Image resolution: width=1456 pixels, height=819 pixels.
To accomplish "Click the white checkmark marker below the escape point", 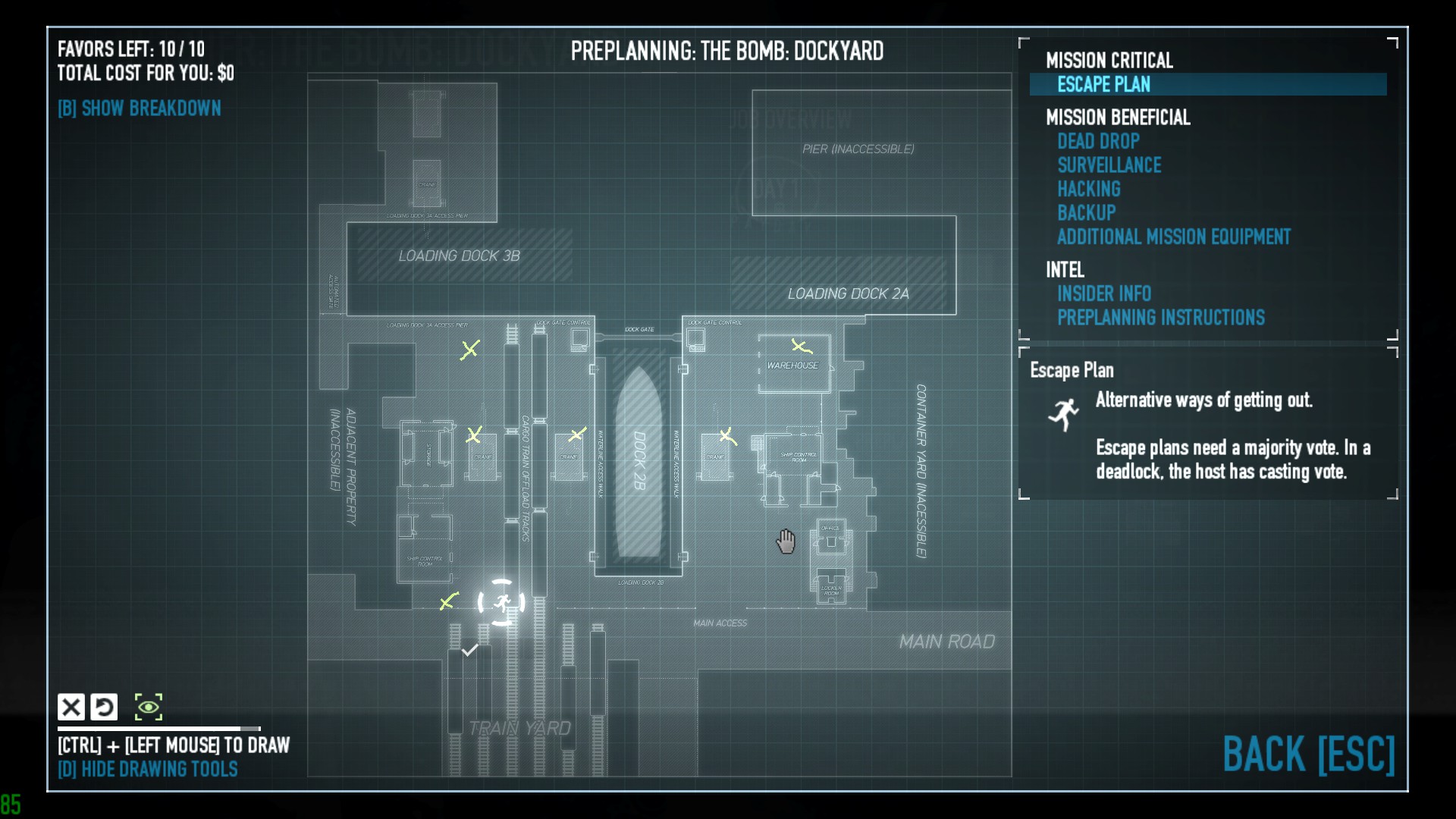I will tap(469, 651).
